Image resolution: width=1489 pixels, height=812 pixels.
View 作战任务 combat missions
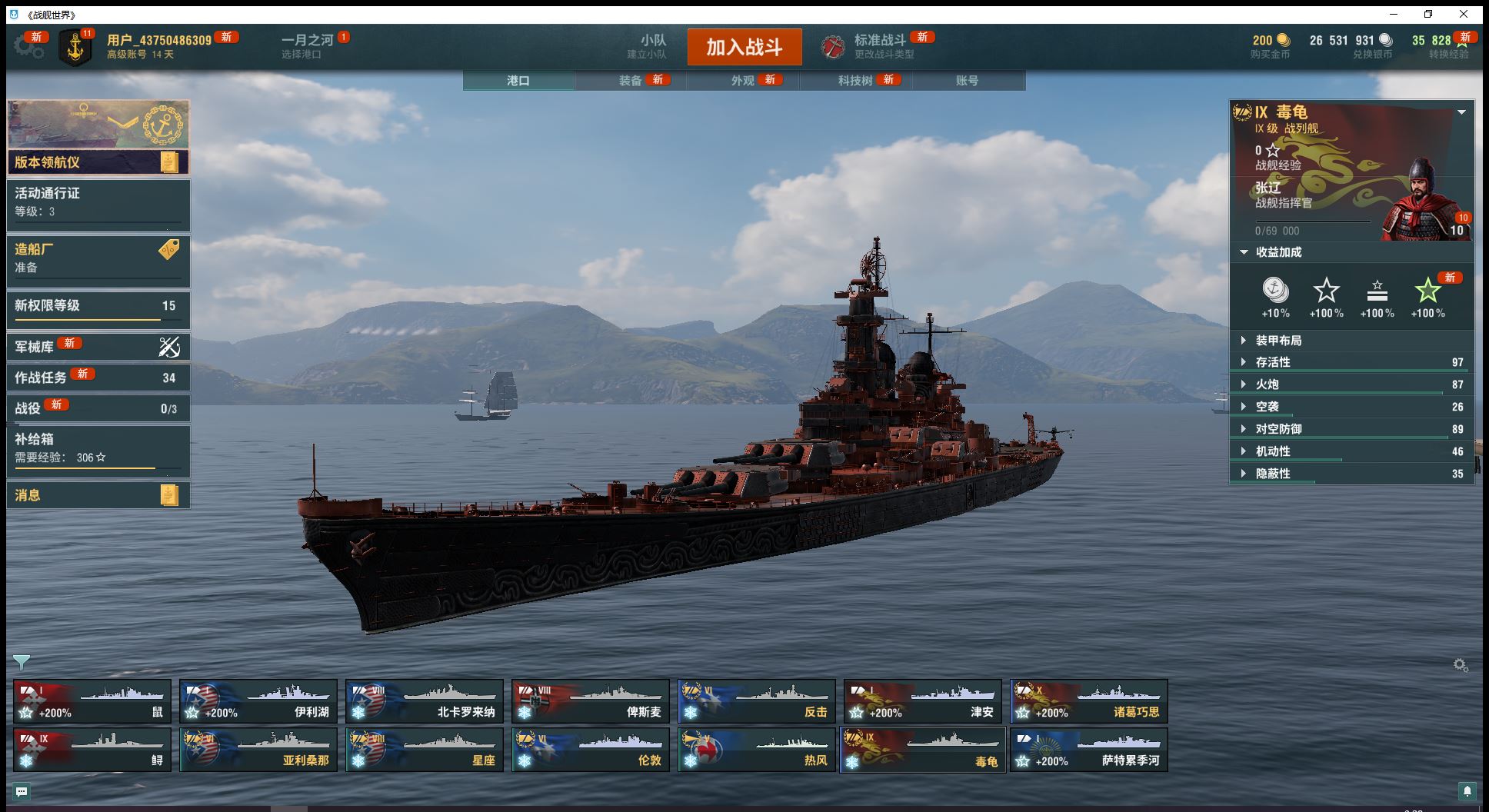(x=98, y=378)
